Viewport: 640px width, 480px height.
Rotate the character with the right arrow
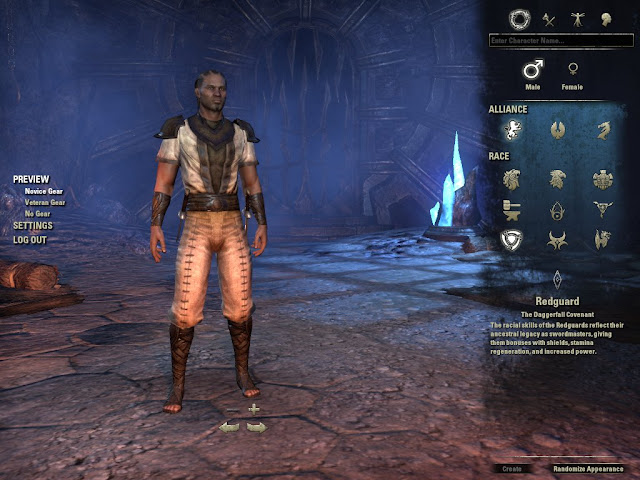257,427
